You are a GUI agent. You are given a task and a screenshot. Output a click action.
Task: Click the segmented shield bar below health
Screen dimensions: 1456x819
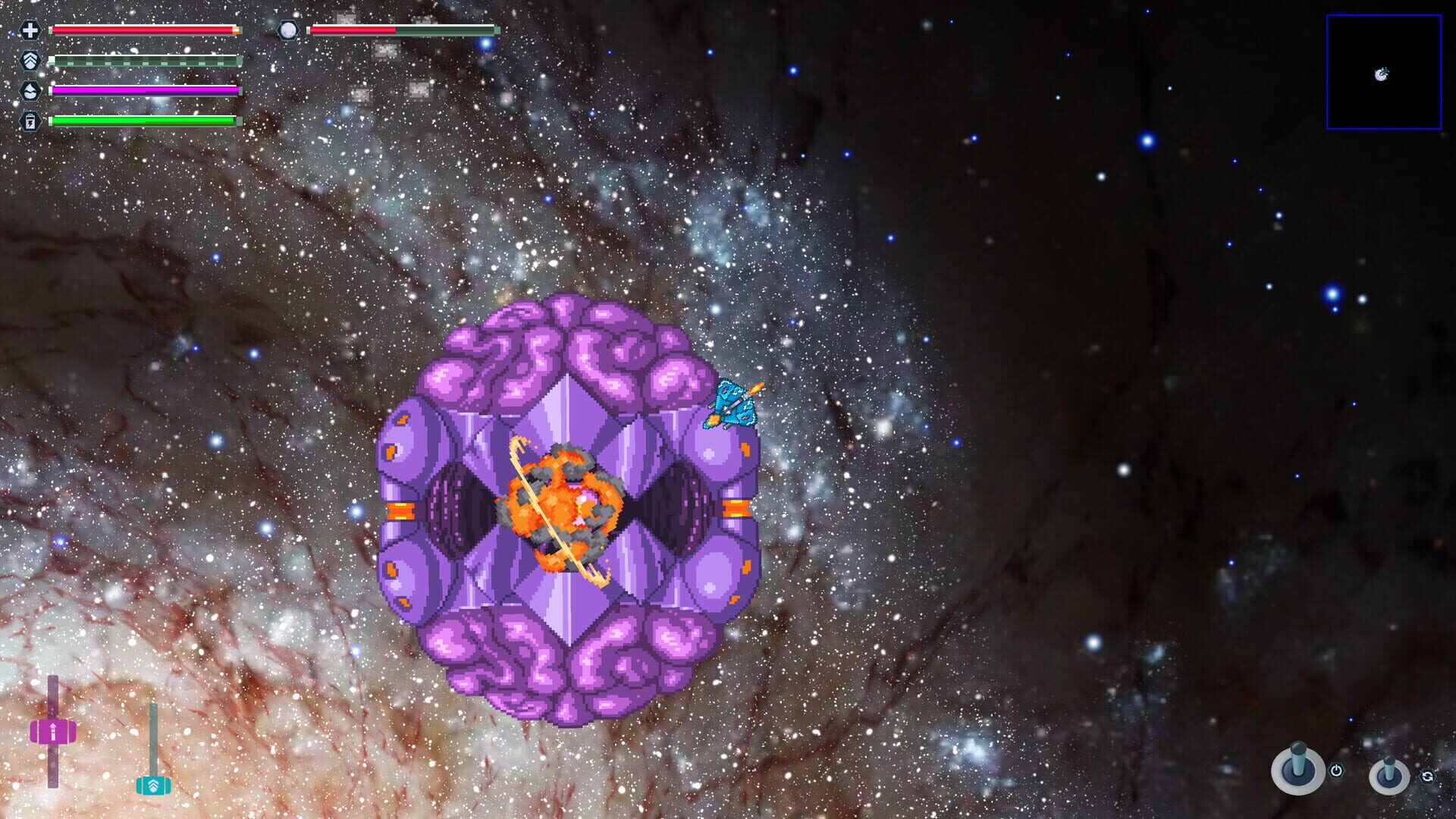click(144, 59)
